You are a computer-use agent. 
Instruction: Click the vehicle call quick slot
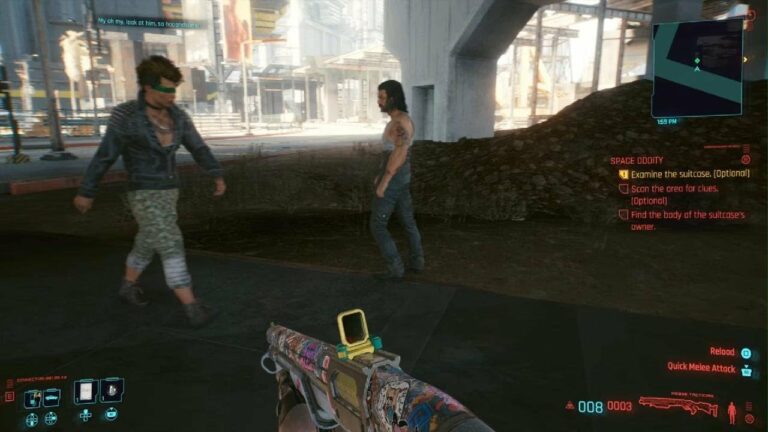pyautogui.click(x=52, y=398)
